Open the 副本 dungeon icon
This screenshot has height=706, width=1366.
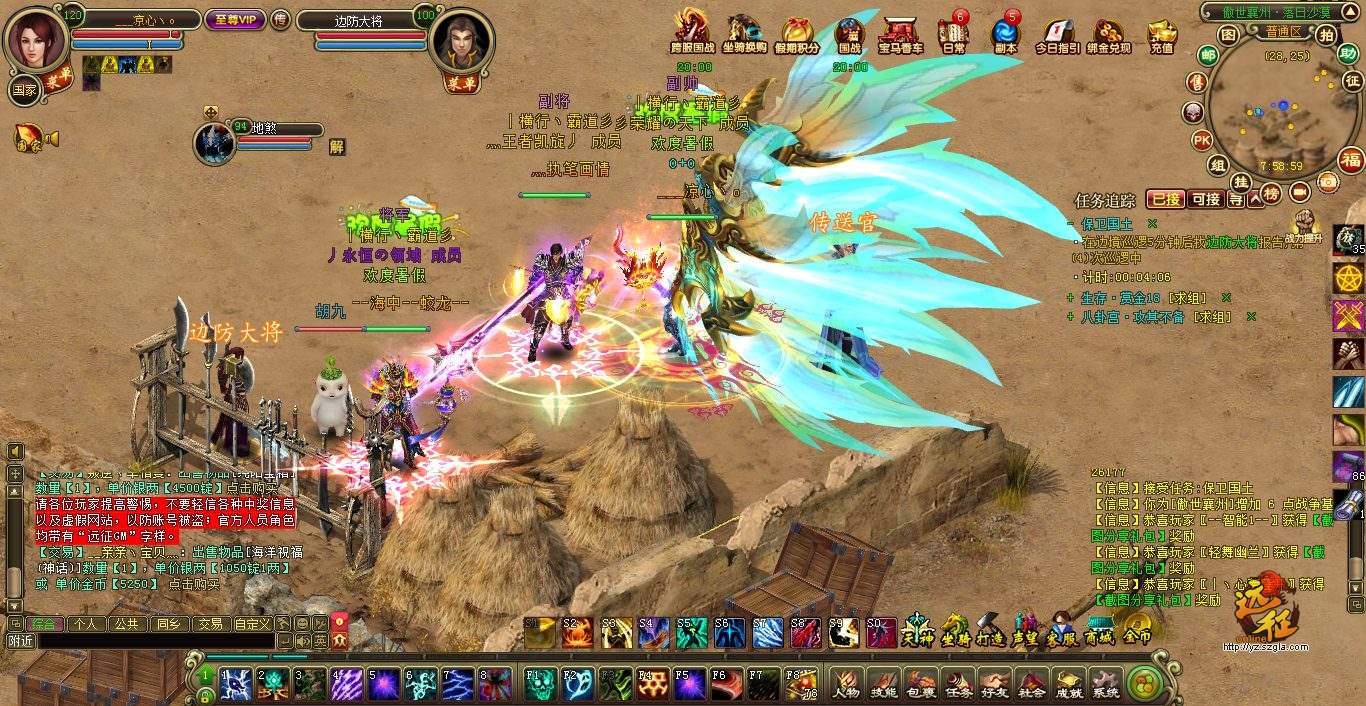(1006, 36)
